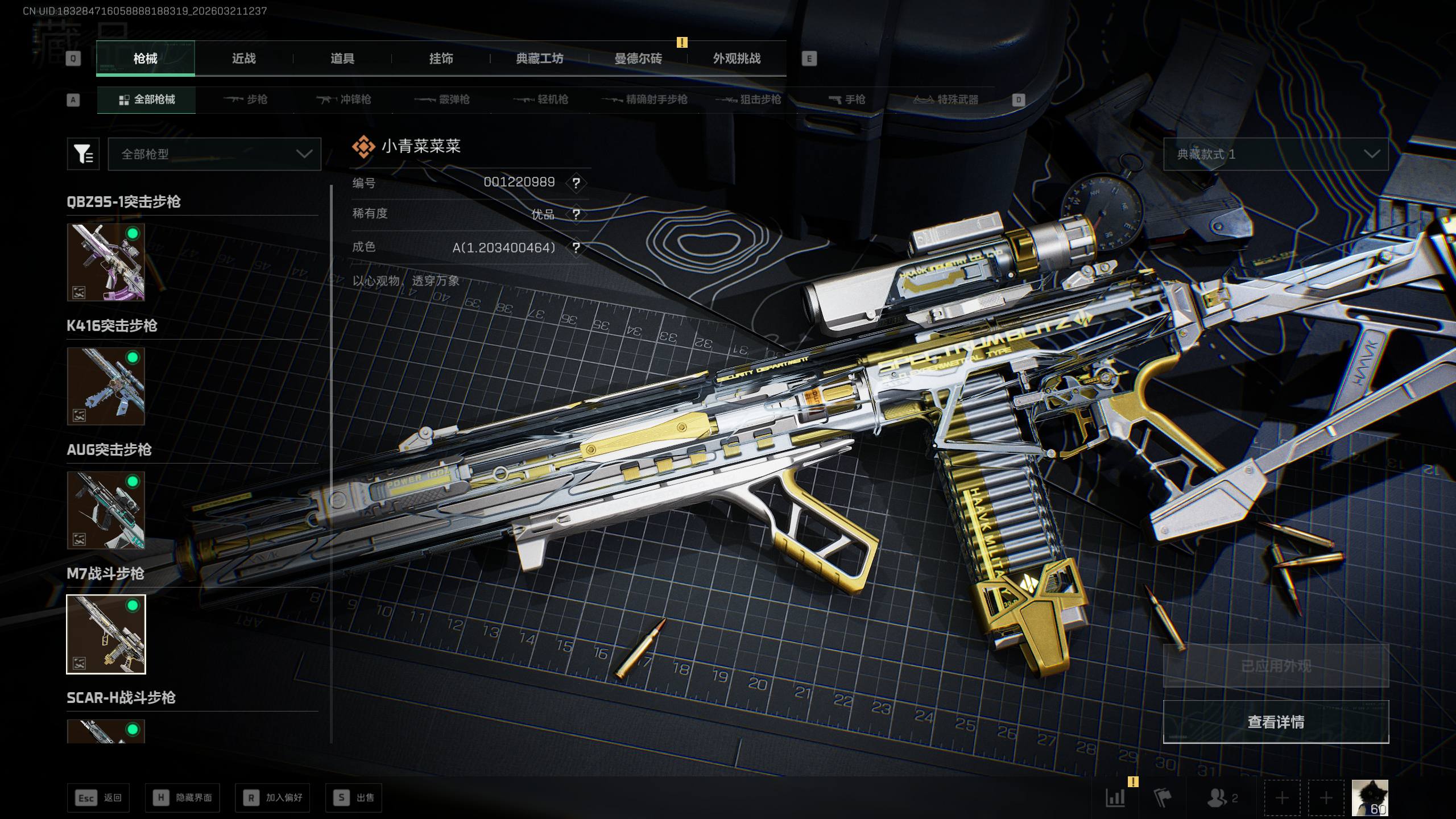This screenshot has width=1456, height=819.
Task: Sell the skin via the 出售 button
Action: pyautogui.click(x=354, y=797)
